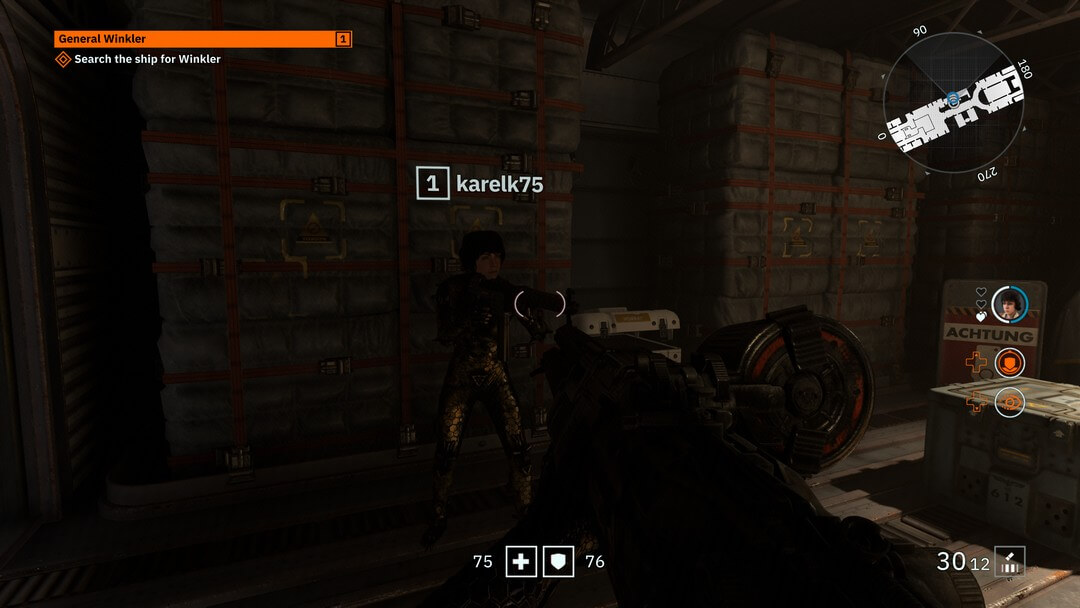Activate the orange shield pep ability
The width and height of the screenshot is (1080, 608).
coord(1010,363)
